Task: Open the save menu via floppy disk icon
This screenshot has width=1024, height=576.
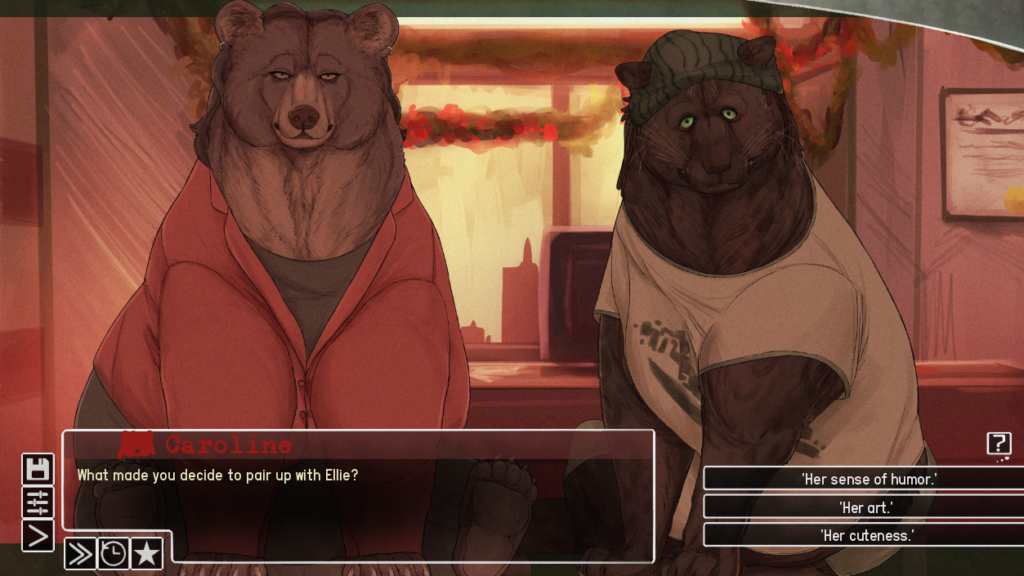Action: [x=38, y=470]
